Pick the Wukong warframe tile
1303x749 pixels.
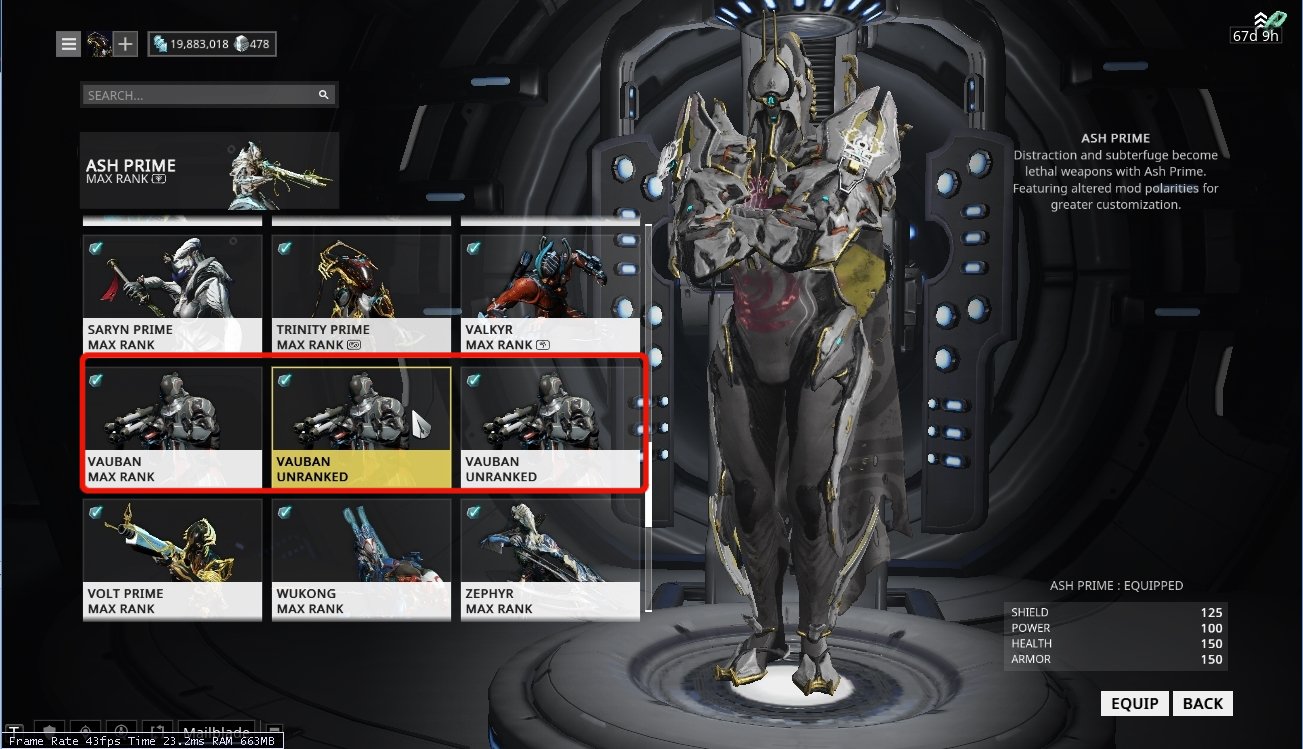pos(361,559)
